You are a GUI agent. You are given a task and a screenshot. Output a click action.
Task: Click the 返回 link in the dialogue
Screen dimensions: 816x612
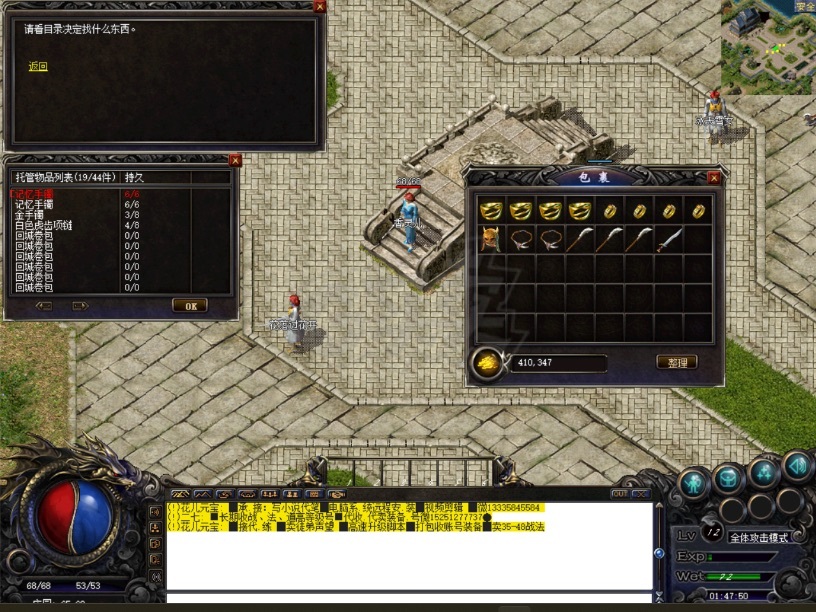[x=38, y=67]
